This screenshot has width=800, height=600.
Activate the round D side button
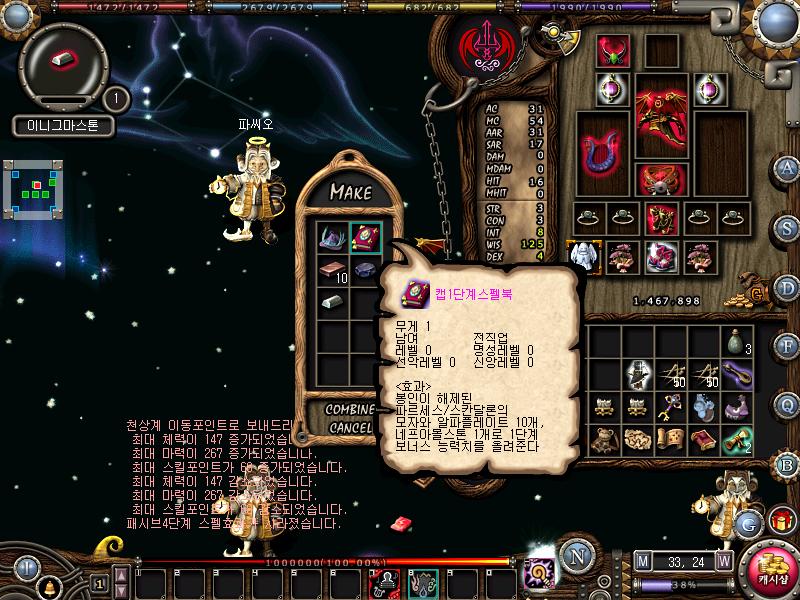(788, 288)
